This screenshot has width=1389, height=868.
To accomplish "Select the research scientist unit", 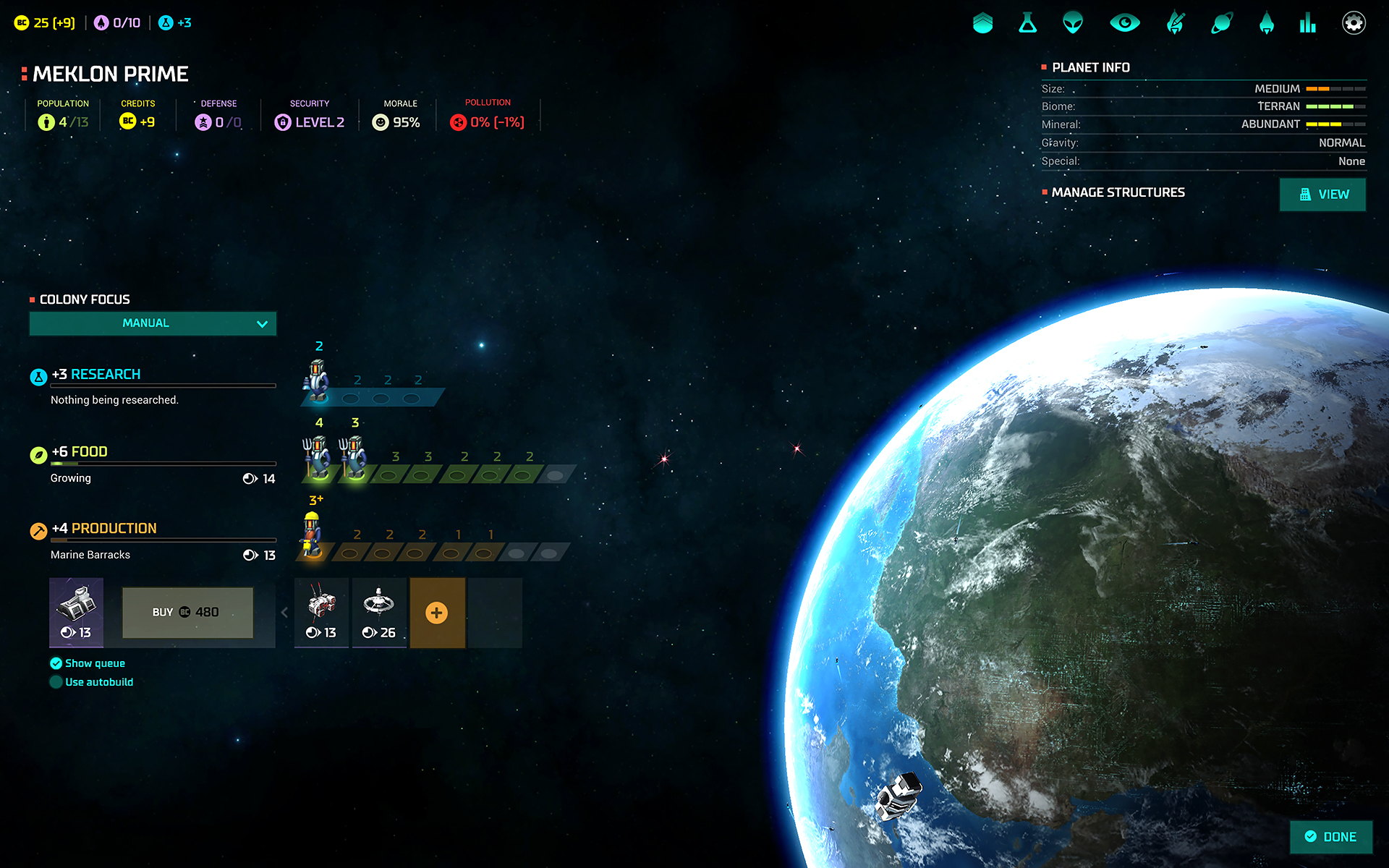I will pyautogui.click(x=317, y=380).
